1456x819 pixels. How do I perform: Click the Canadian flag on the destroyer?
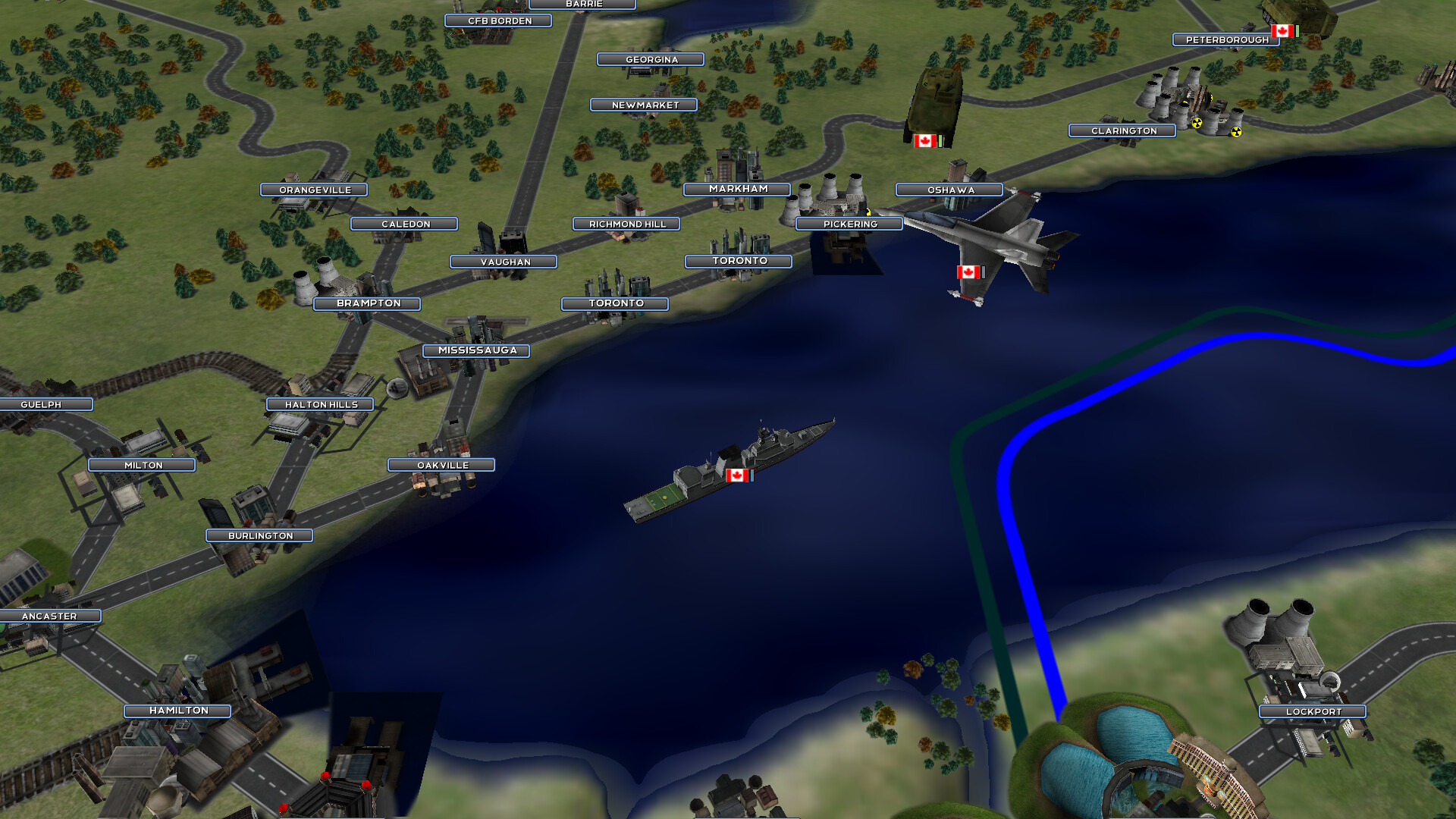[x=738, y=475]
